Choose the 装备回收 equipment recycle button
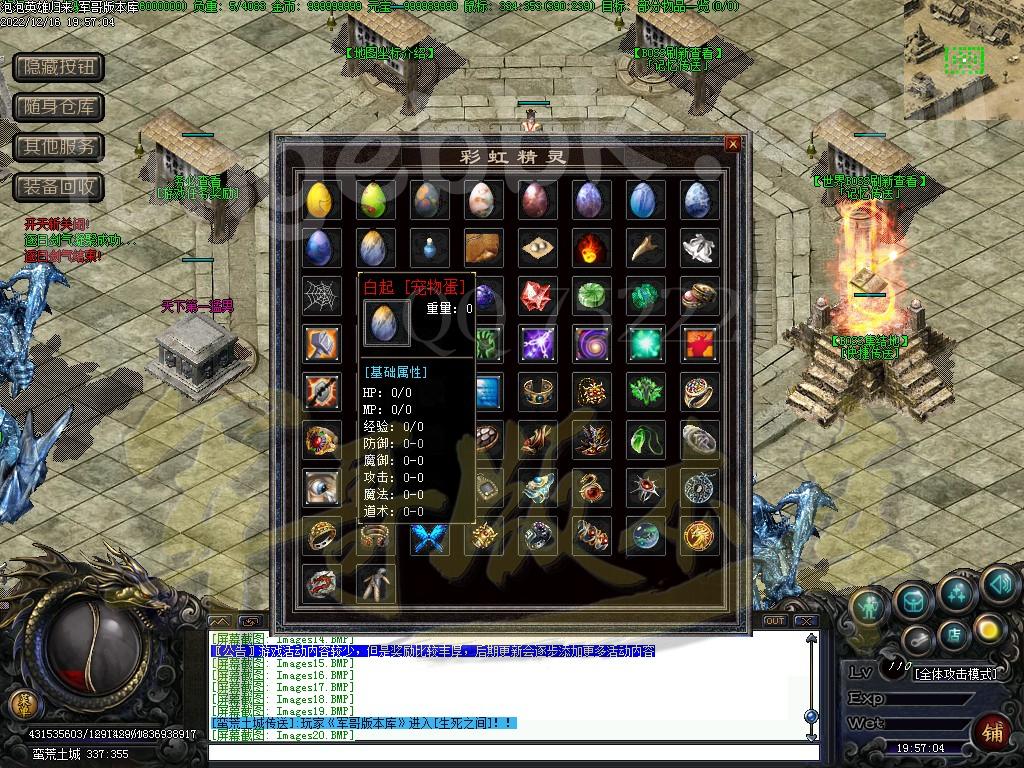This screenshot has width=1024, height=768. (59, 186)
